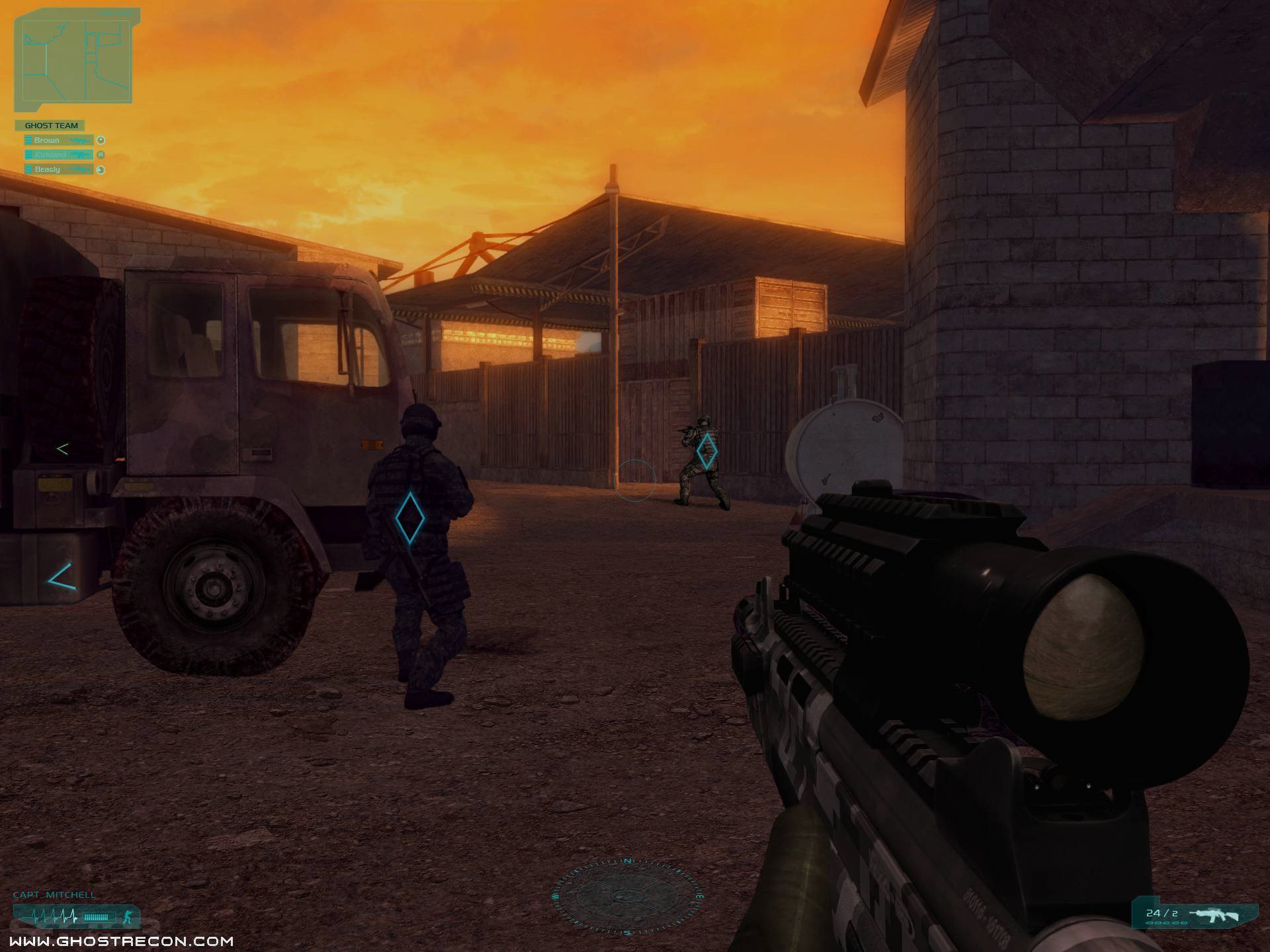1270x952 pixels.
Task: Select the nearby teammate's diamond marker
Action: pyautogui.click(x=409, y=518)
